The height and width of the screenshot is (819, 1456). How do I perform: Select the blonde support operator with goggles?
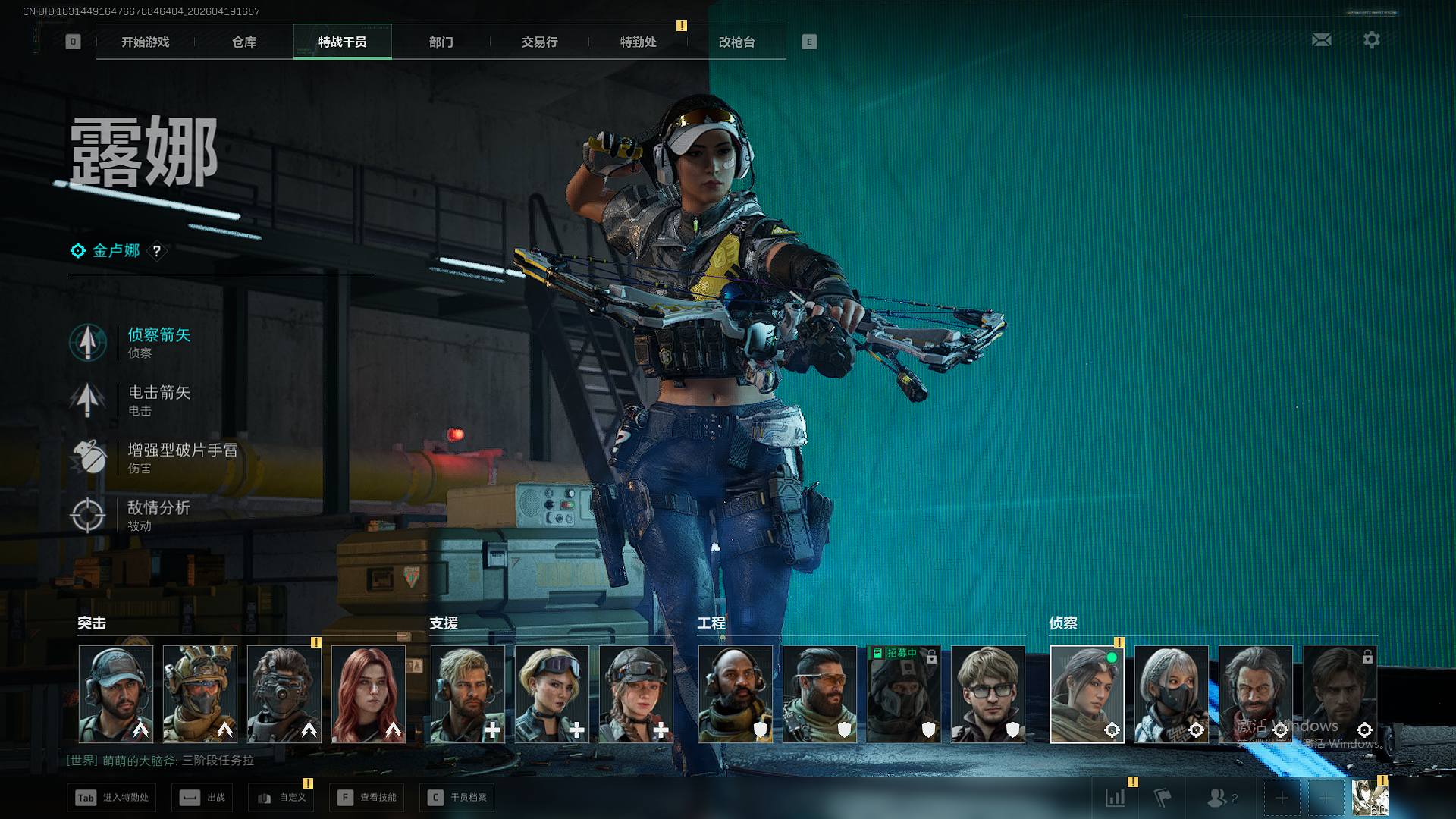(x=552, y=694)
